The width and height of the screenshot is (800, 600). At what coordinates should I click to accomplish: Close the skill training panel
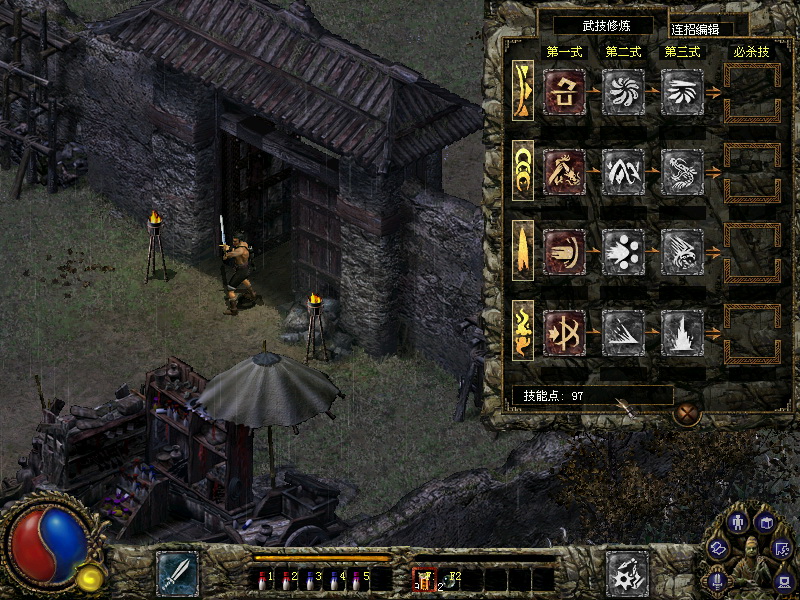pos(685,412)
